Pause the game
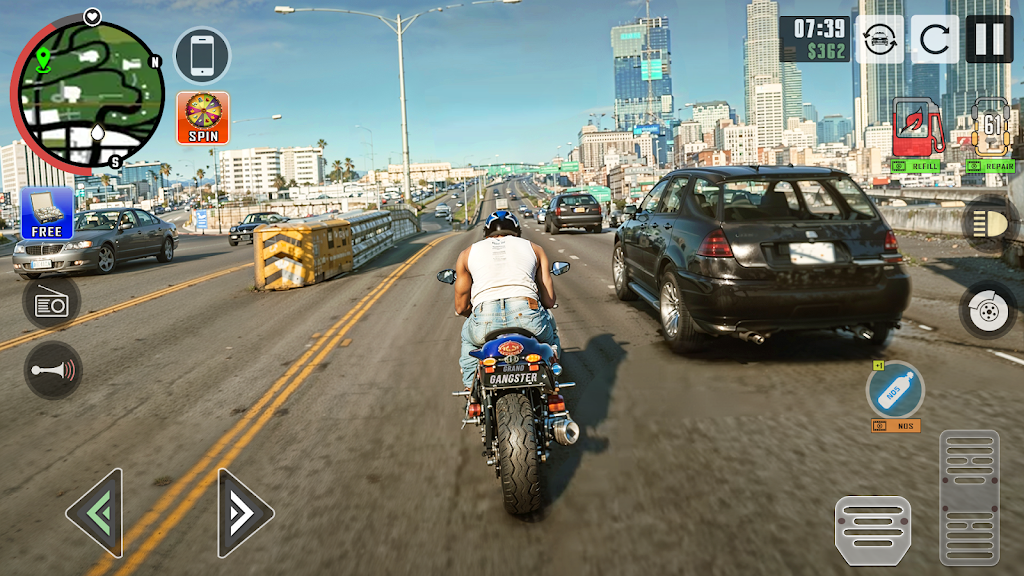 point(989,39)
